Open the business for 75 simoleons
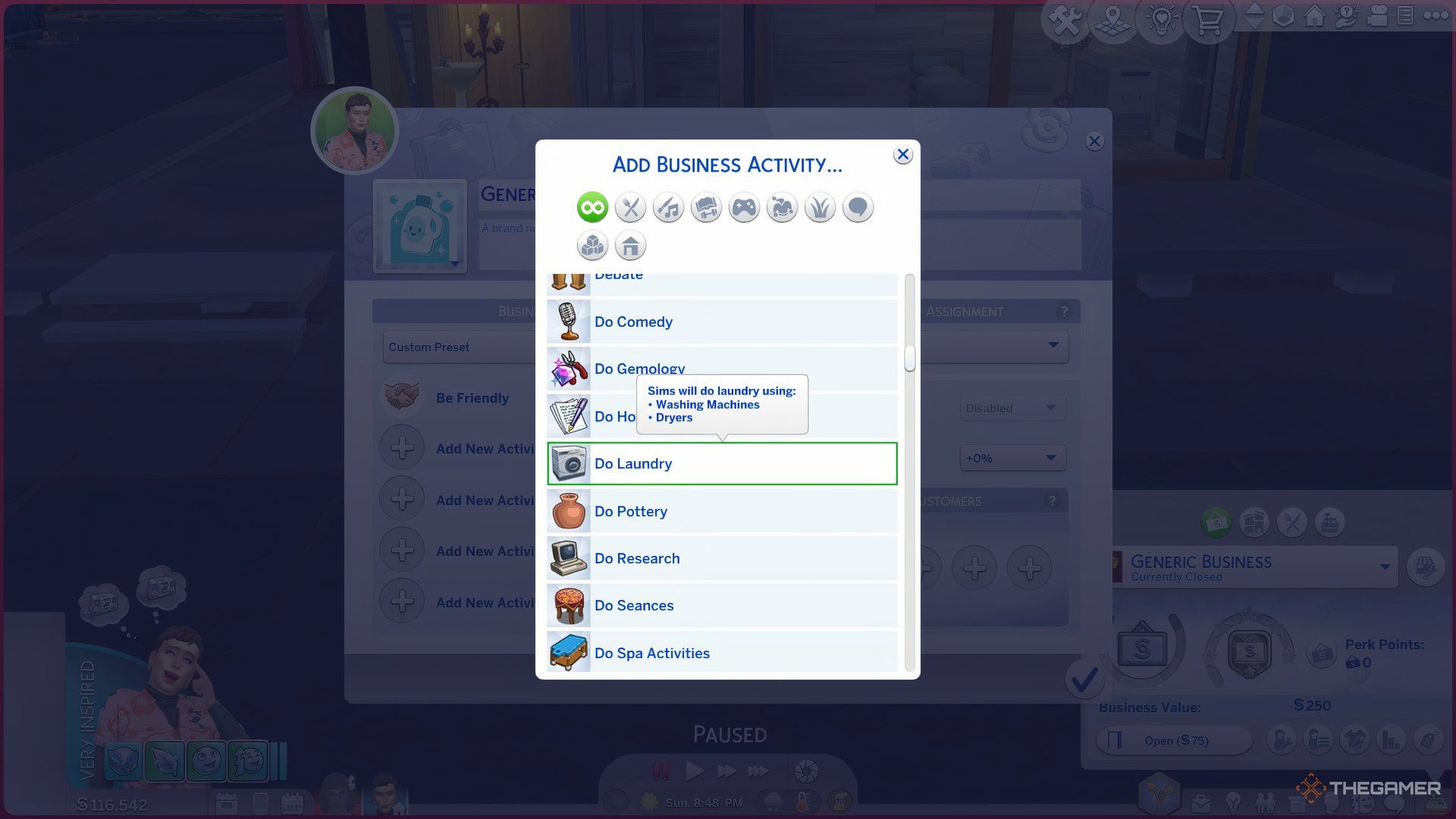 1175,740
